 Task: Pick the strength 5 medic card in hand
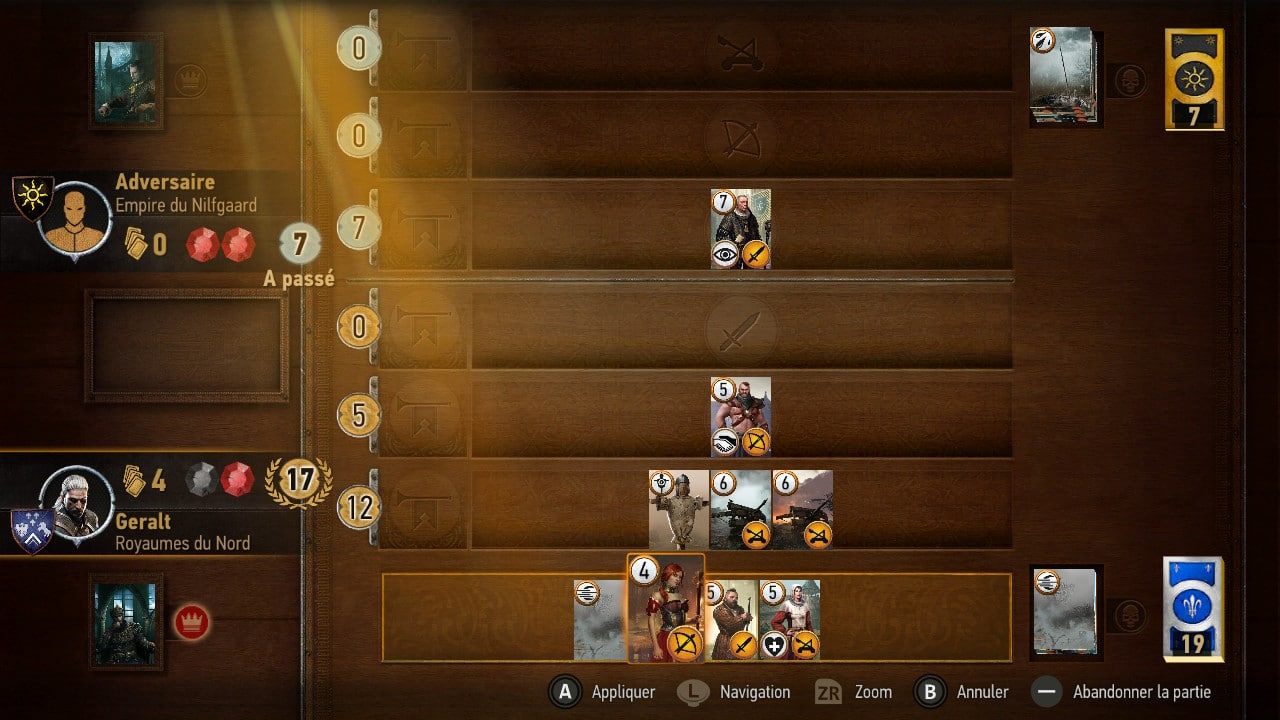tap(790, 620)
